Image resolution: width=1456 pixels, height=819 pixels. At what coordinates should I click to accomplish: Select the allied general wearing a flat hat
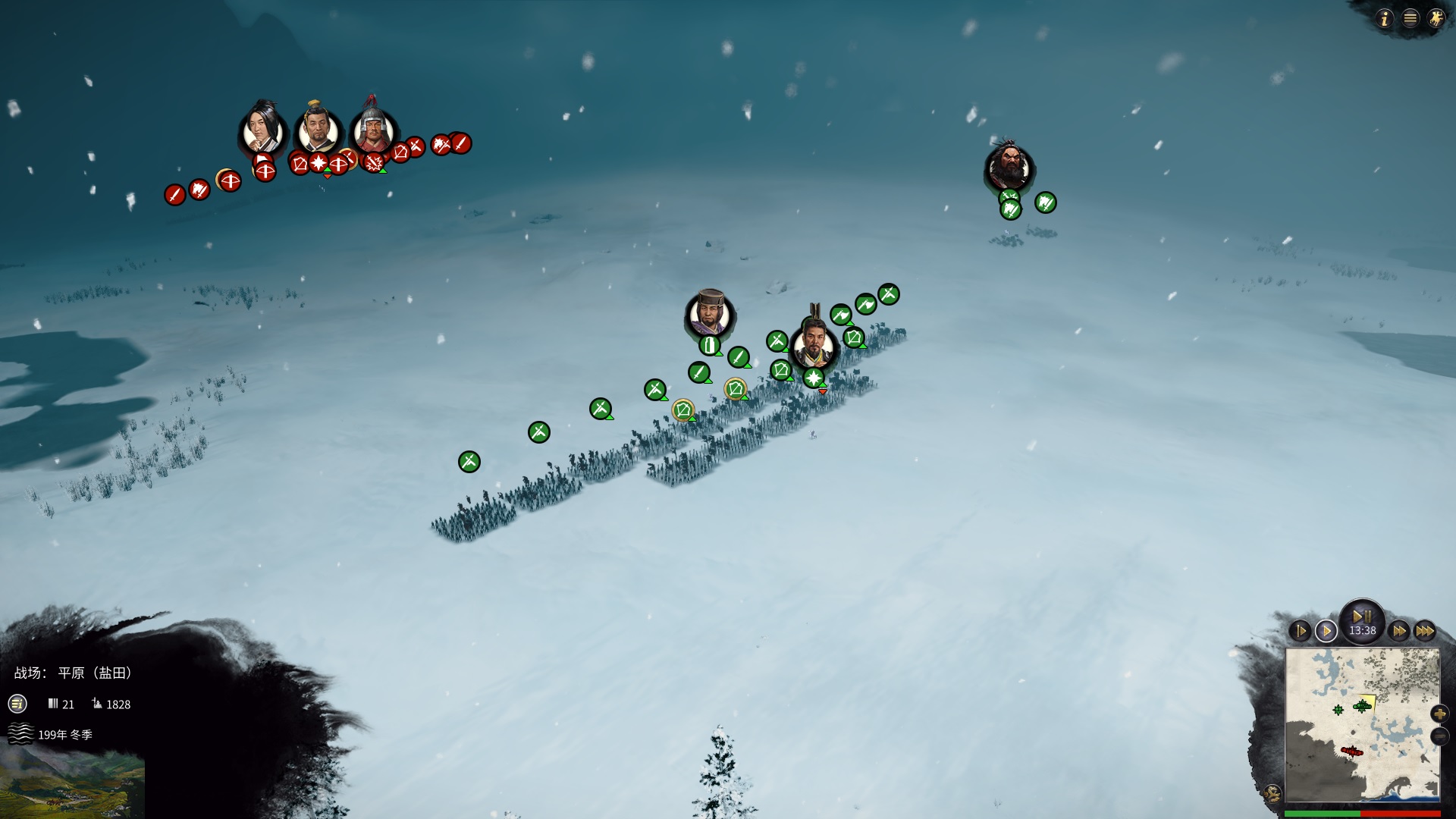(x=711, y=315)
